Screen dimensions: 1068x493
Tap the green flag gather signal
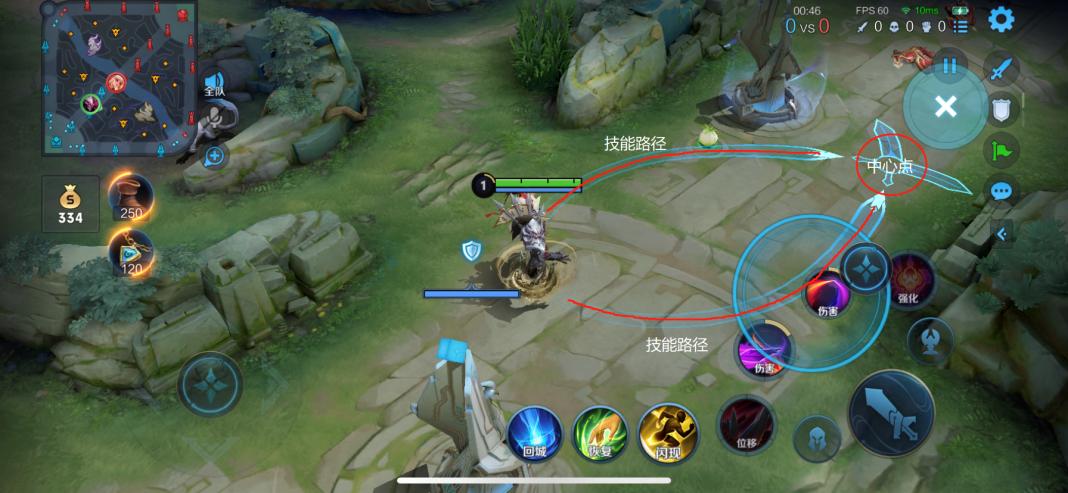click(1001, 150)
